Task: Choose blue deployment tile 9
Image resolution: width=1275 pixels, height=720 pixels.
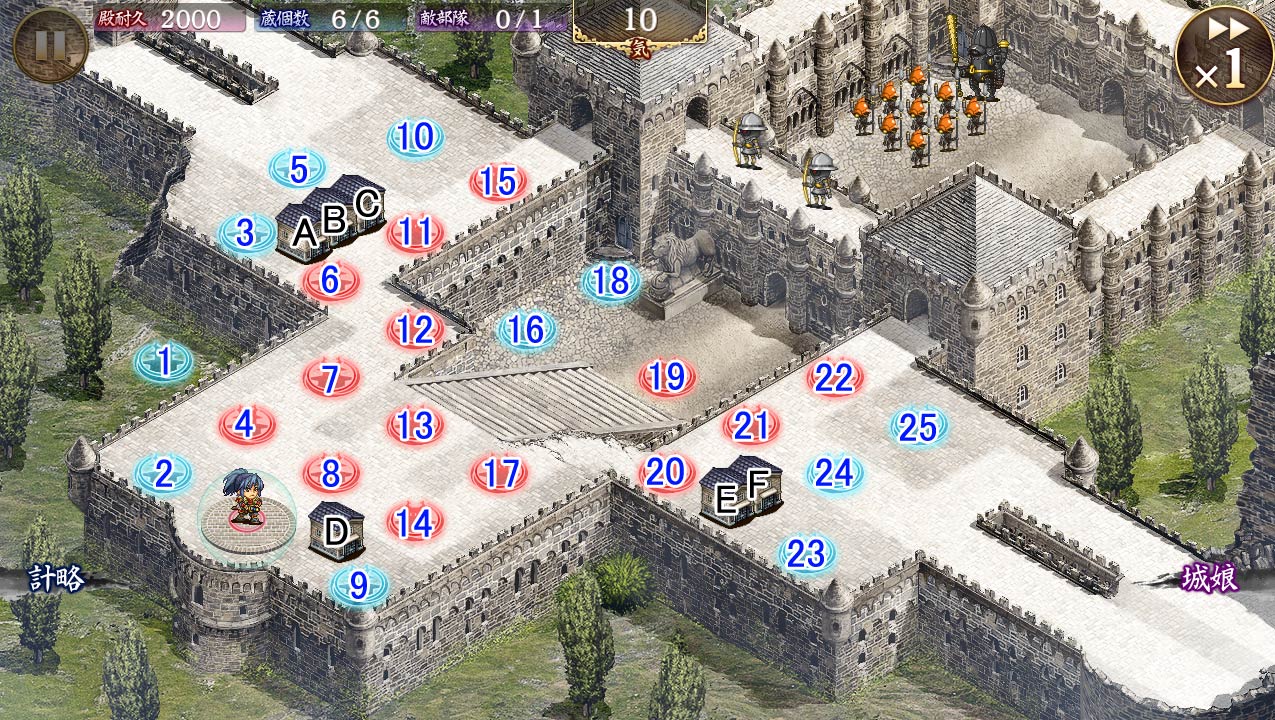Action: pyautogui.click(x=358, y=584)
